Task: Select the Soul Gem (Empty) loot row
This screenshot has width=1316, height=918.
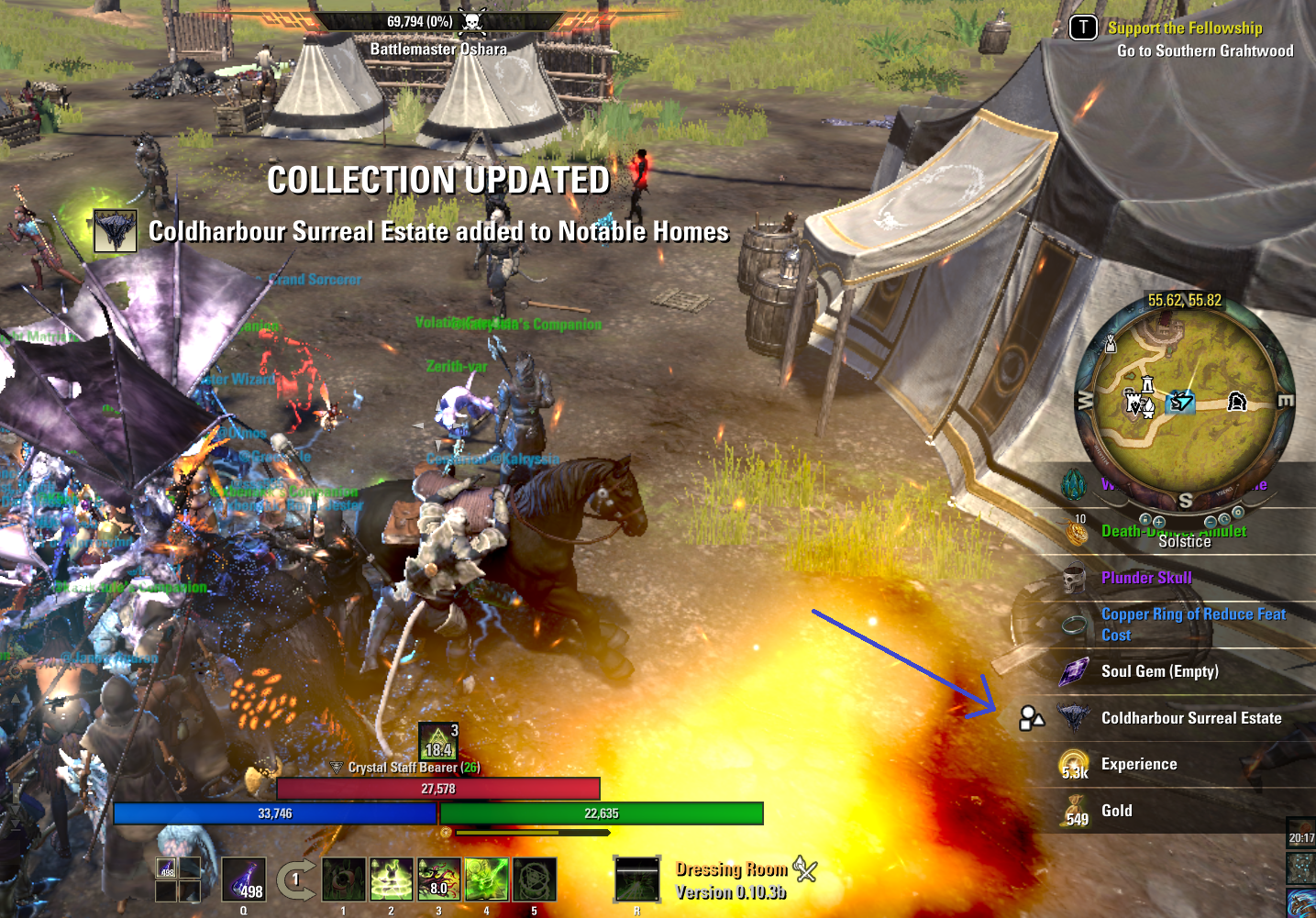Action: [1159, 671]
